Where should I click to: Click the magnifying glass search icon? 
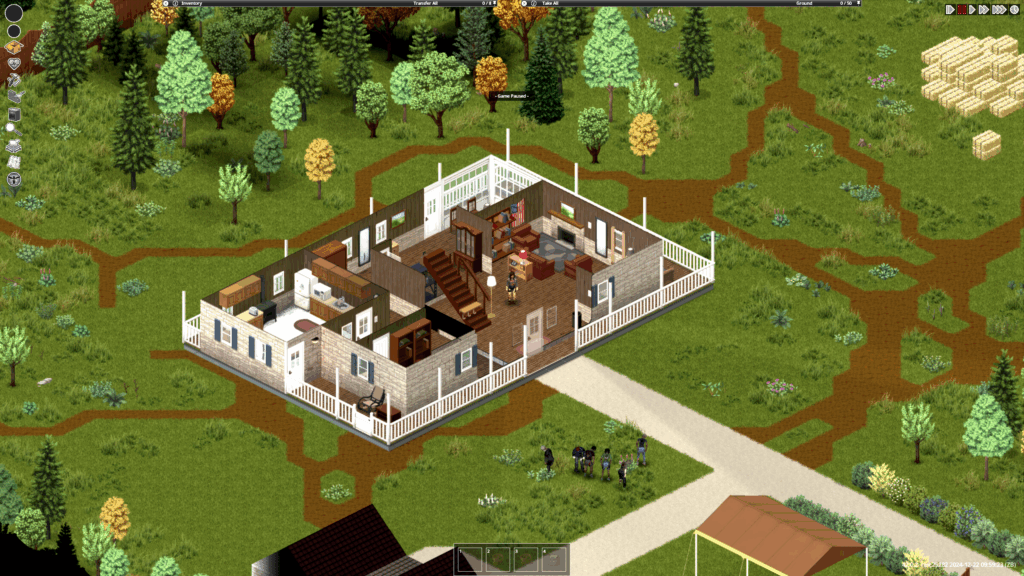[x=12, y=128]
